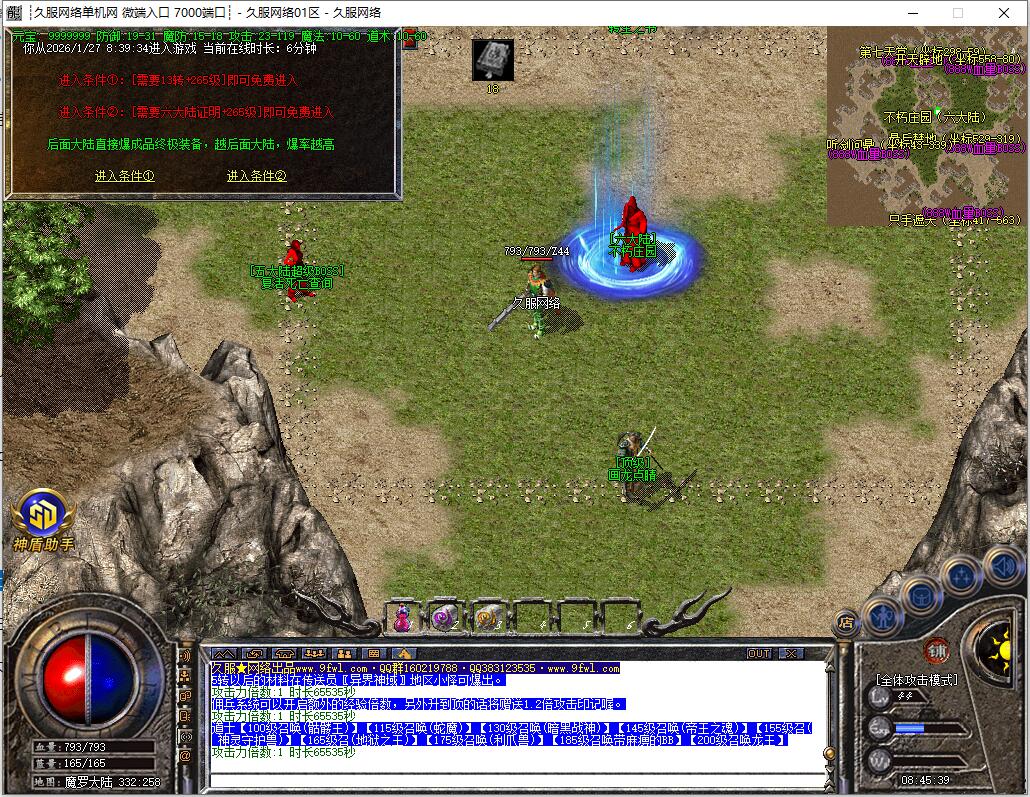
Task: Open the character panel round button
Action: [884, 615]
